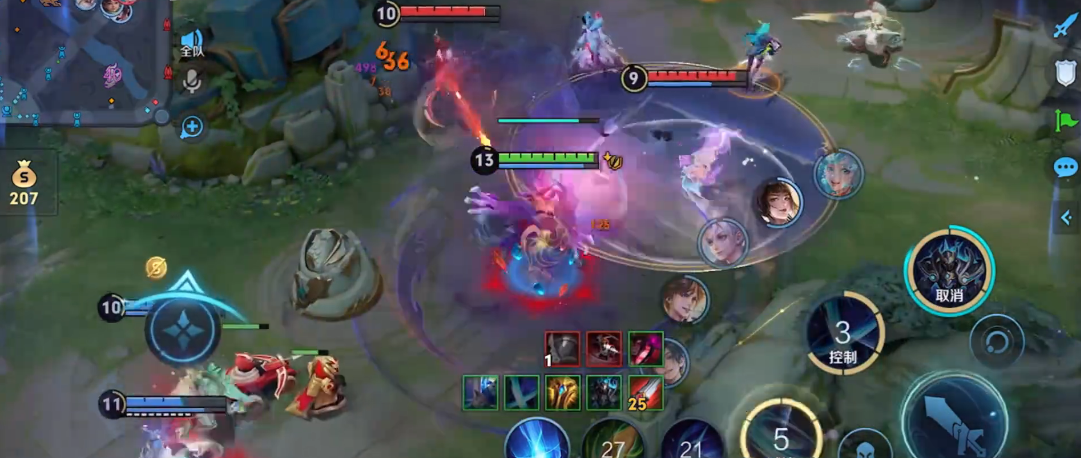Tap the minimap
1081x458 pixels.
[80, 60]
